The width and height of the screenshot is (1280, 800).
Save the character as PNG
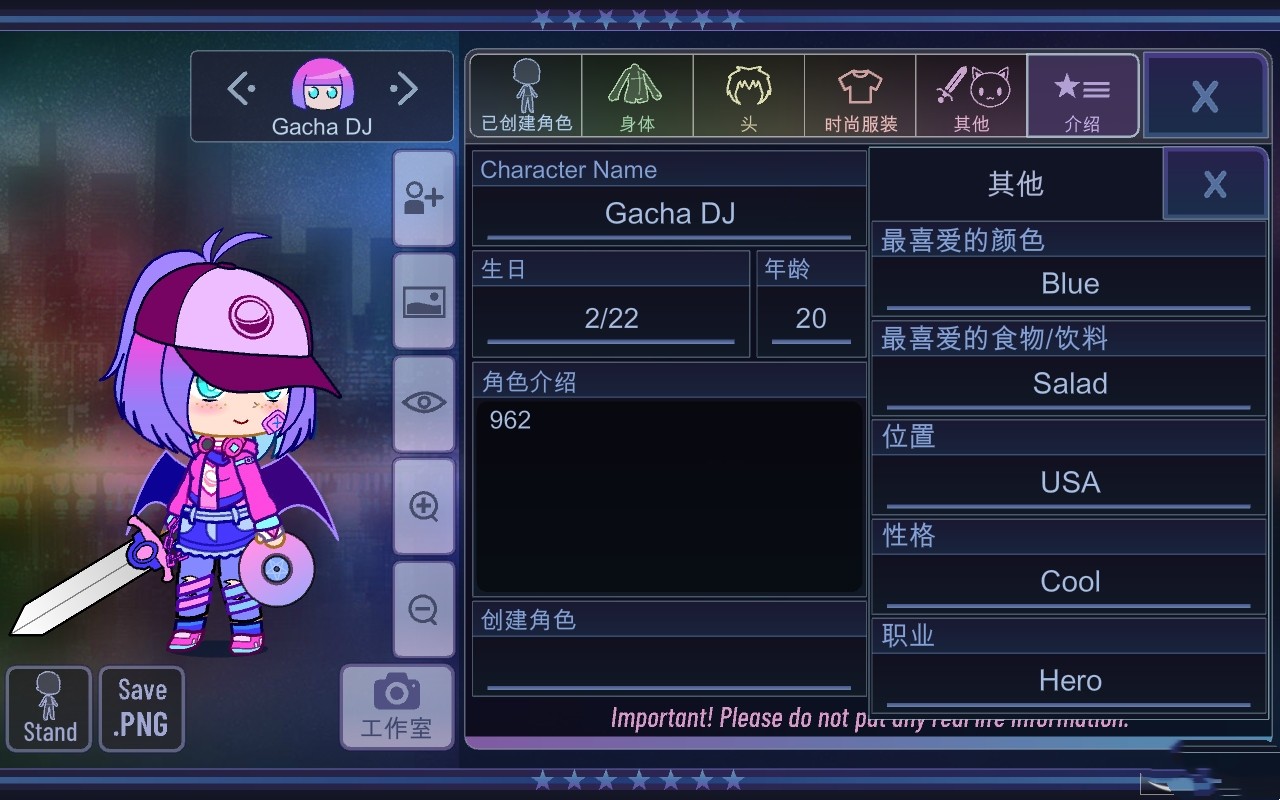pos(142,708)
